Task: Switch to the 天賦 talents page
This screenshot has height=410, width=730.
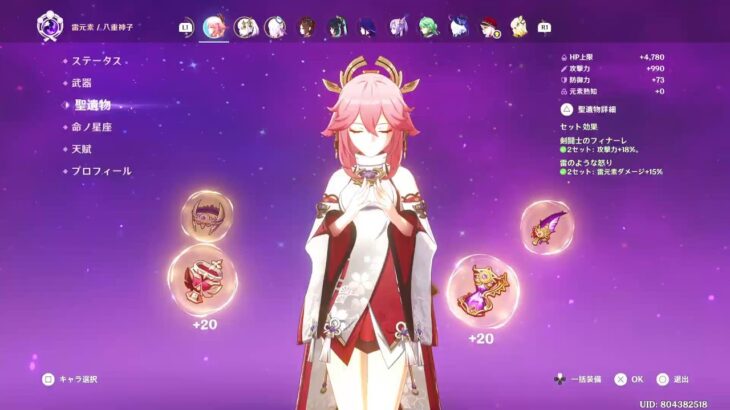Action: (82, 149)
